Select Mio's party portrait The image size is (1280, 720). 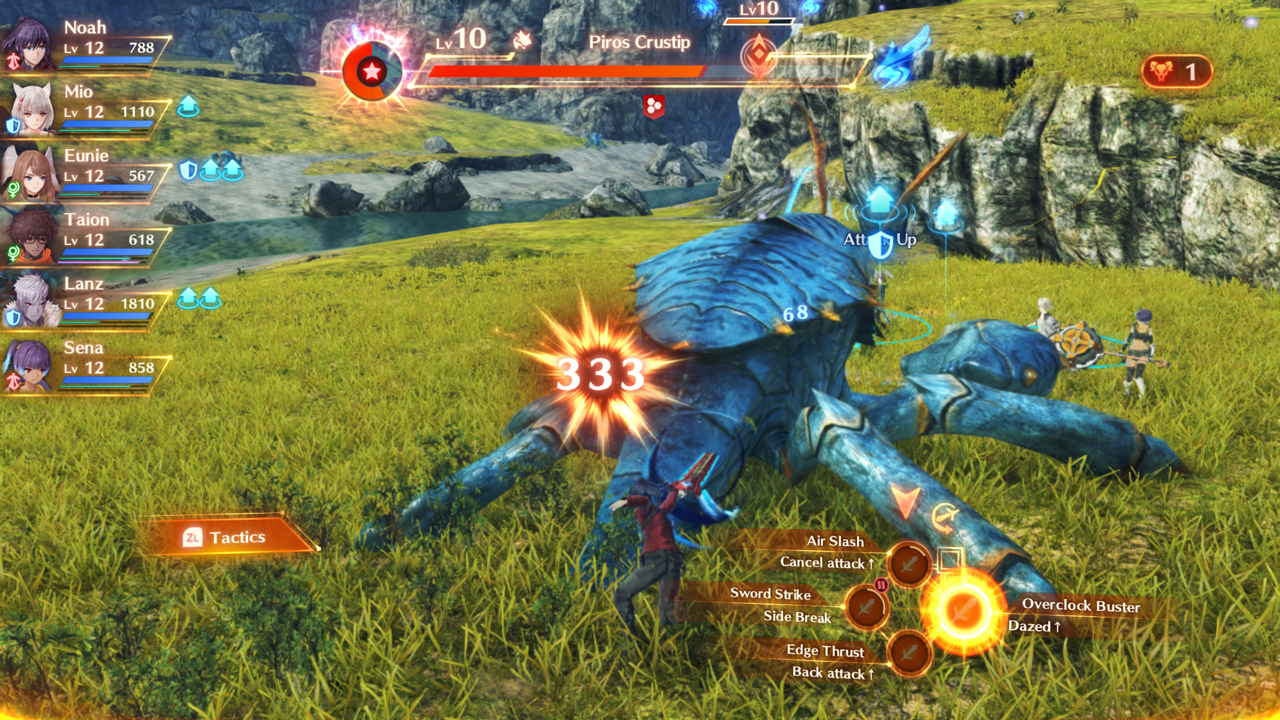click(x=30, y=110)
